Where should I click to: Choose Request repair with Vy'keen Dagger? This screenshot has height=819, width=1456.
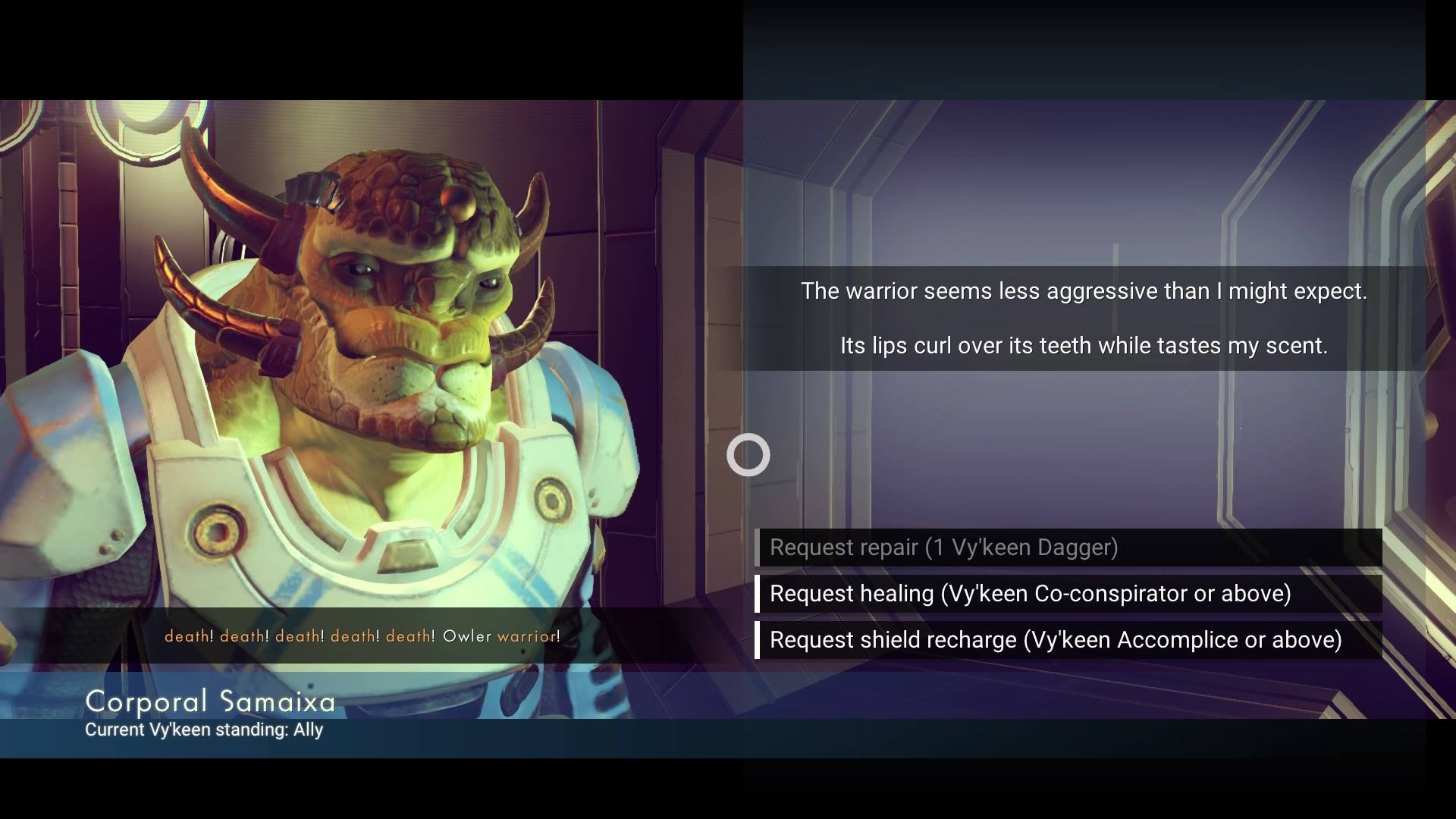[x=943, y=548]
